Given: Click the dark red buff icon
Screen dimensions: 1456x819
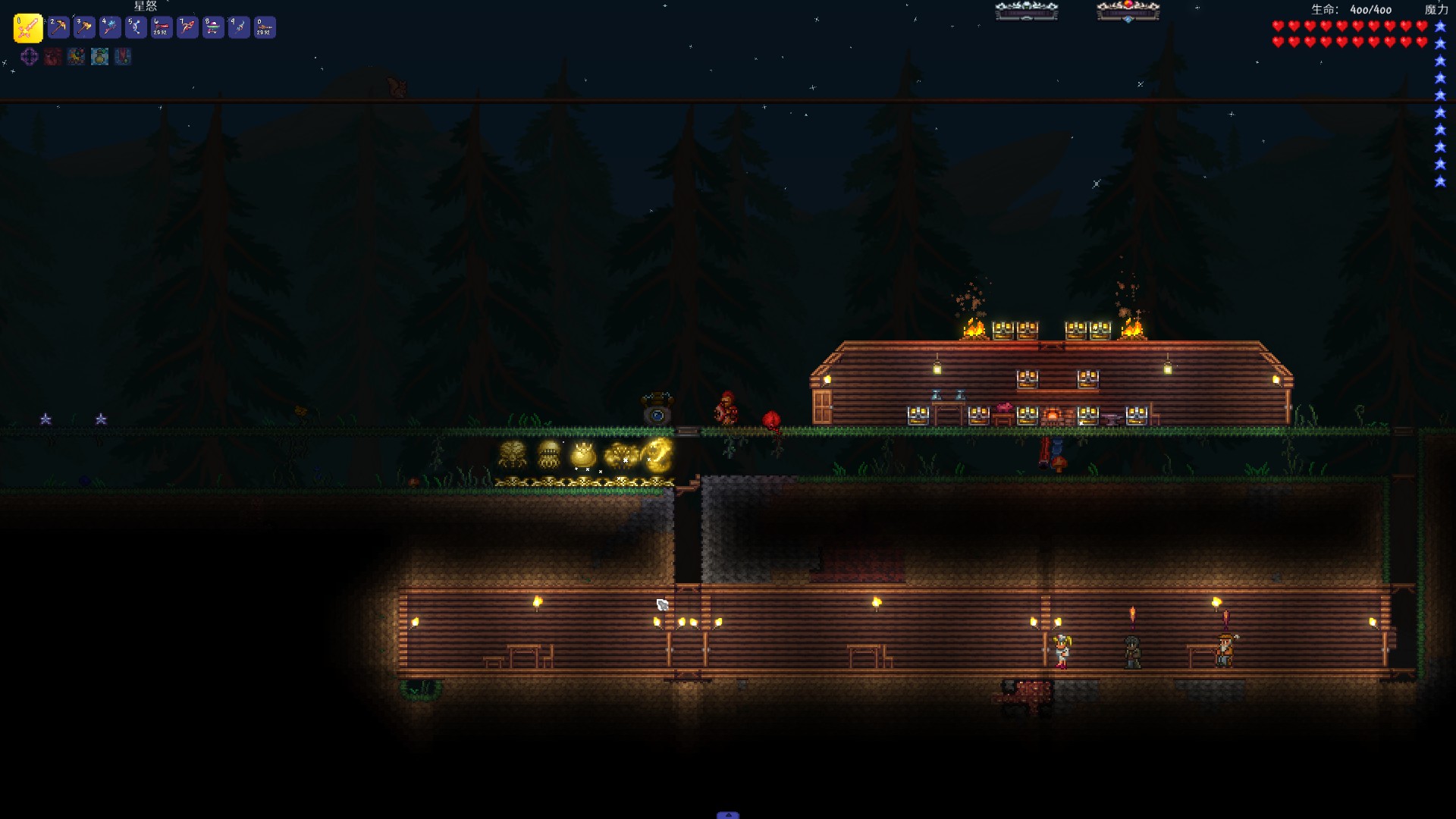Looking at the screenshot, I should coord(52,56).
